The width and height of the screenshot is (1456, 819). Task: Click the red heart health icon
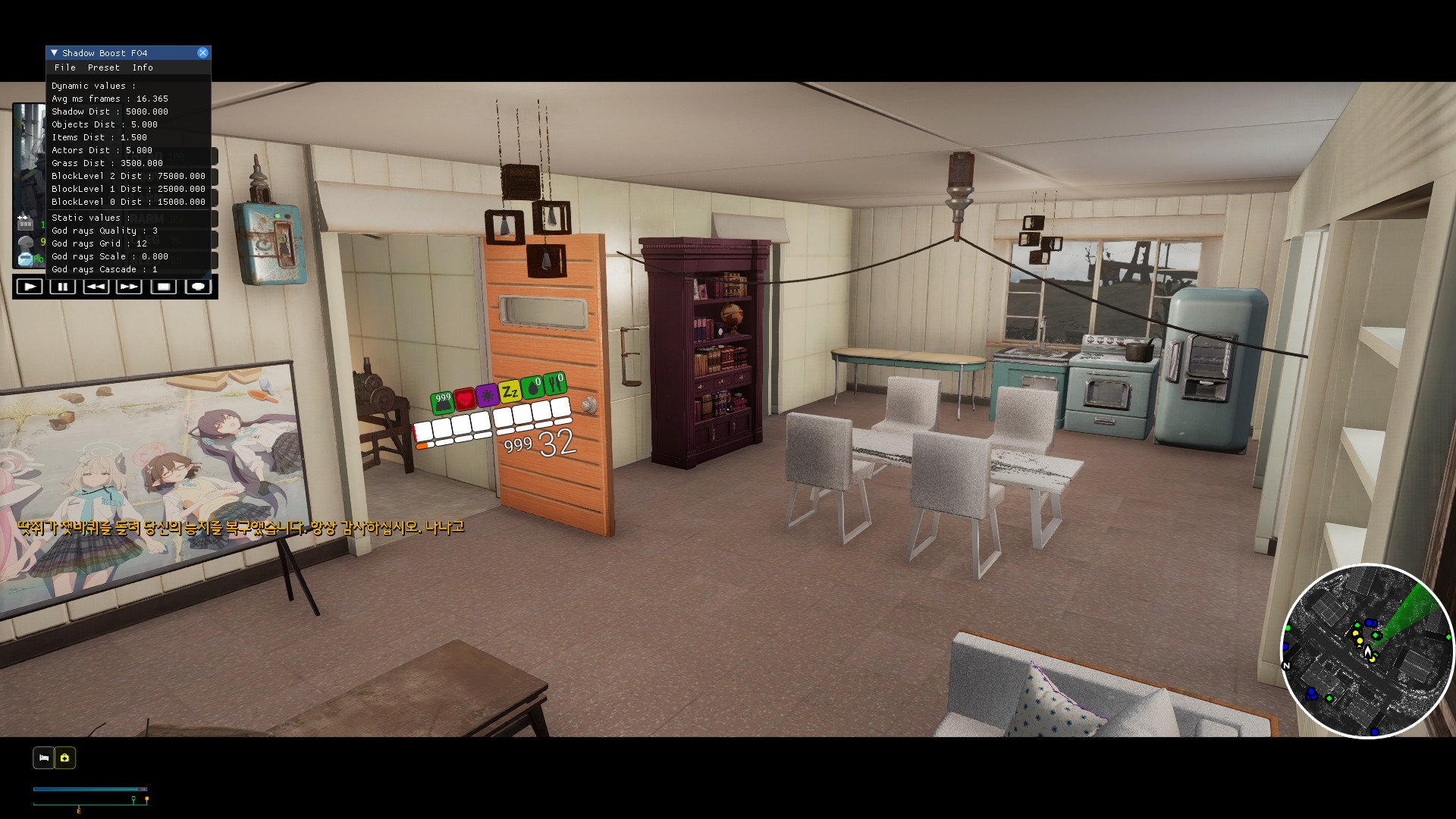[x=465, y=397]
